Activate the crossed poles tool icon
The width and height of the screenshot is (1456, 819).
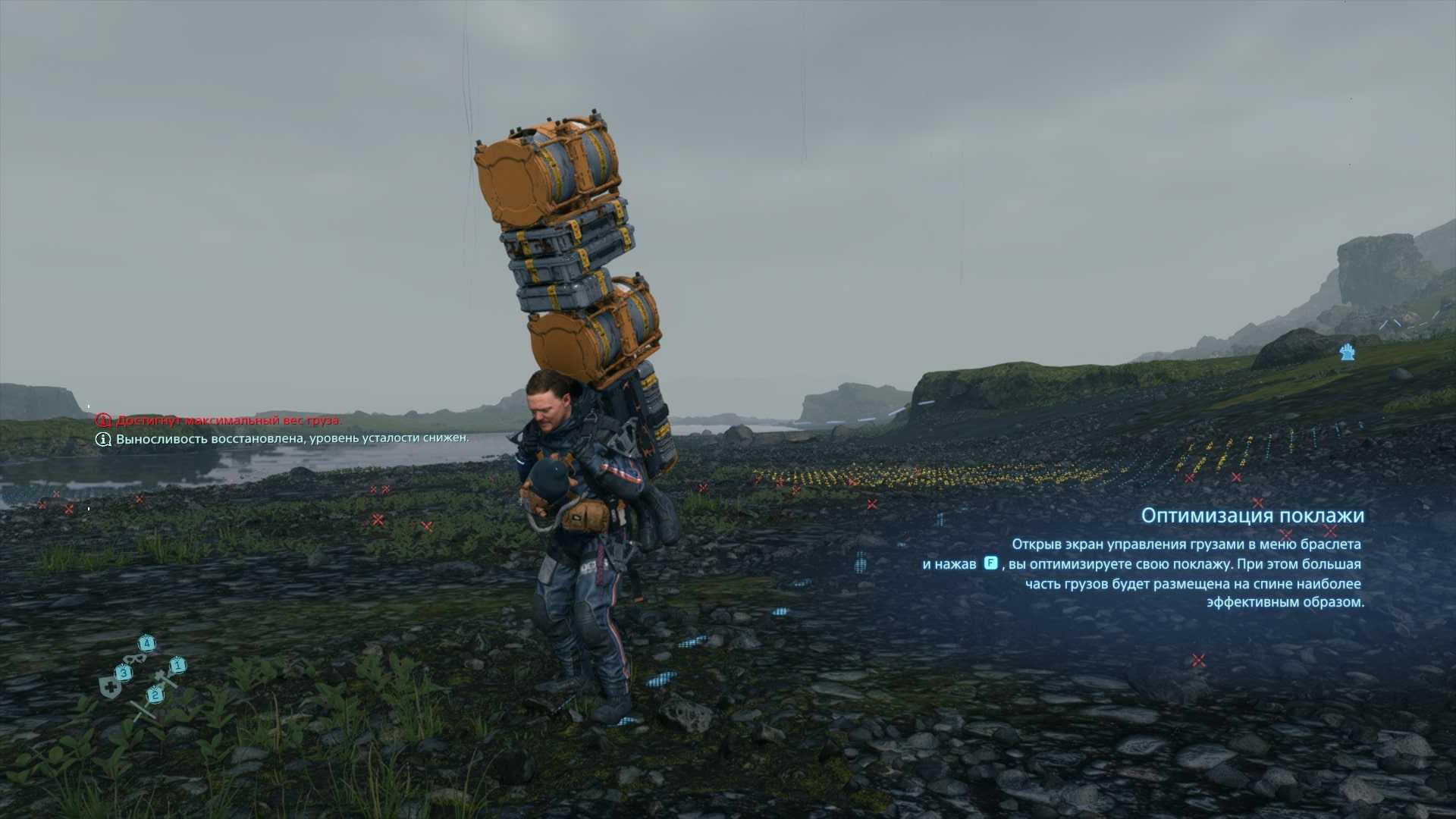tap(140, 709)
